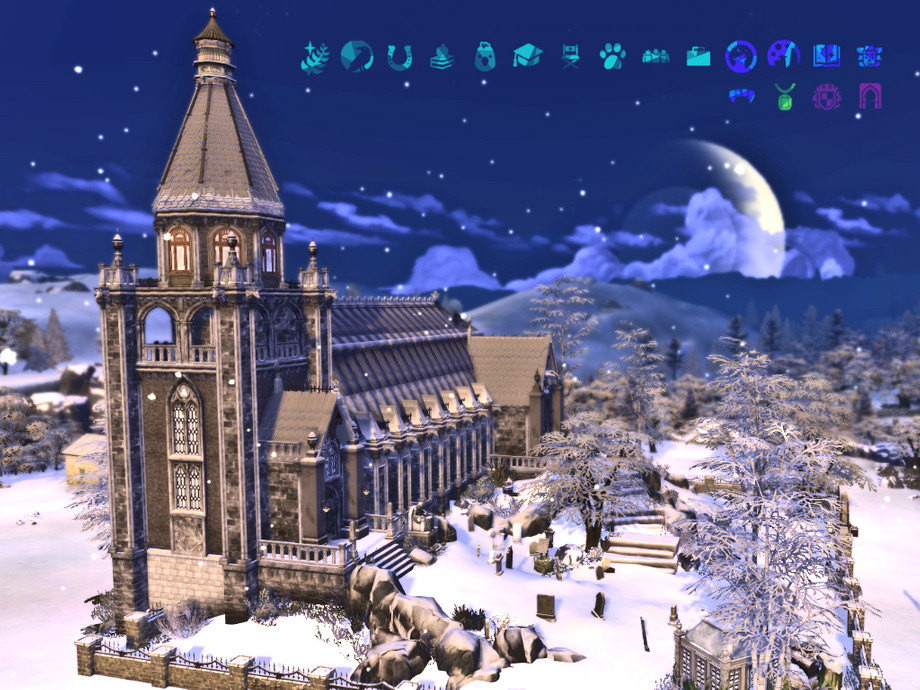Click the group of people pack icon

655,56
